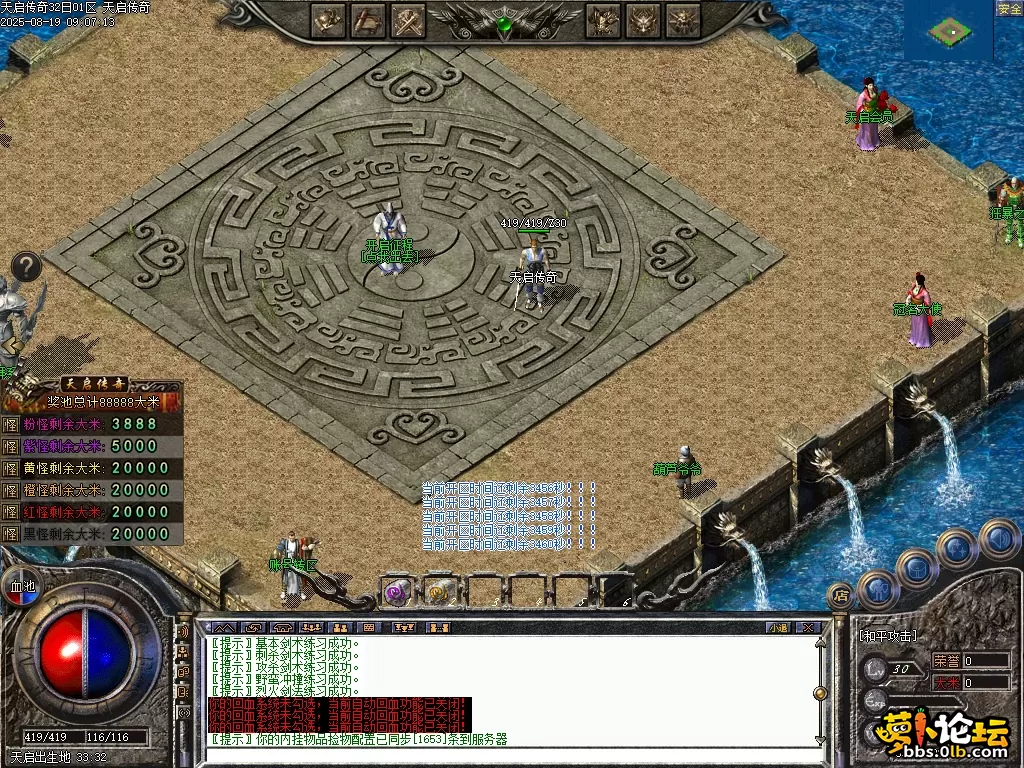Image resolution: width=1024 pixels, height=768 pixels.
Task: Click the 血池 blood pool button
Action: click(20, 585)
